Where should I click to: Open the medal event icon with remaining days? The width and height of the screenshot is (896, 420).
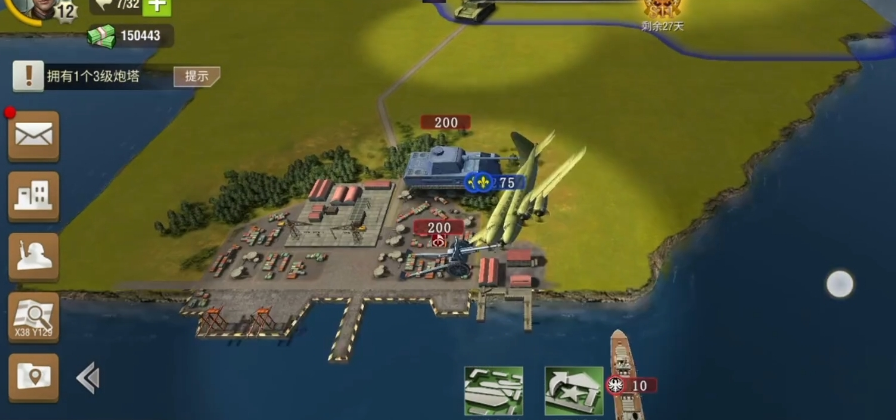[661, 10]
